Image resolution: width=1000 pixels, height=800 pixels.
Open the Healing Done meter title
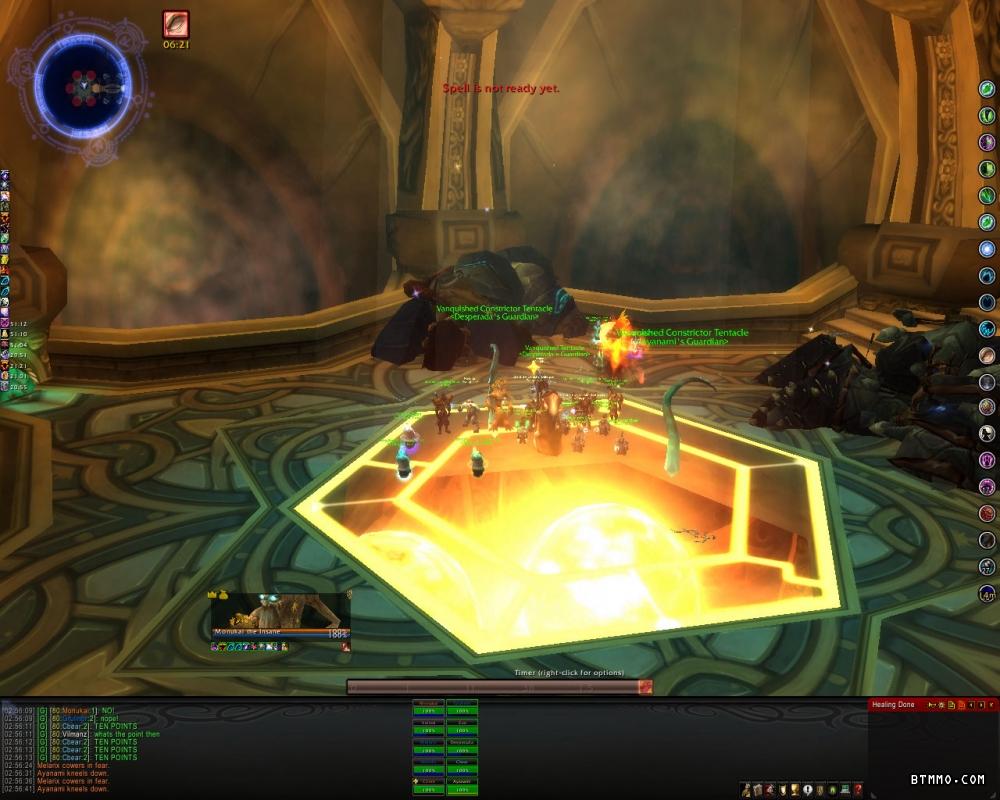coord(893,705)
